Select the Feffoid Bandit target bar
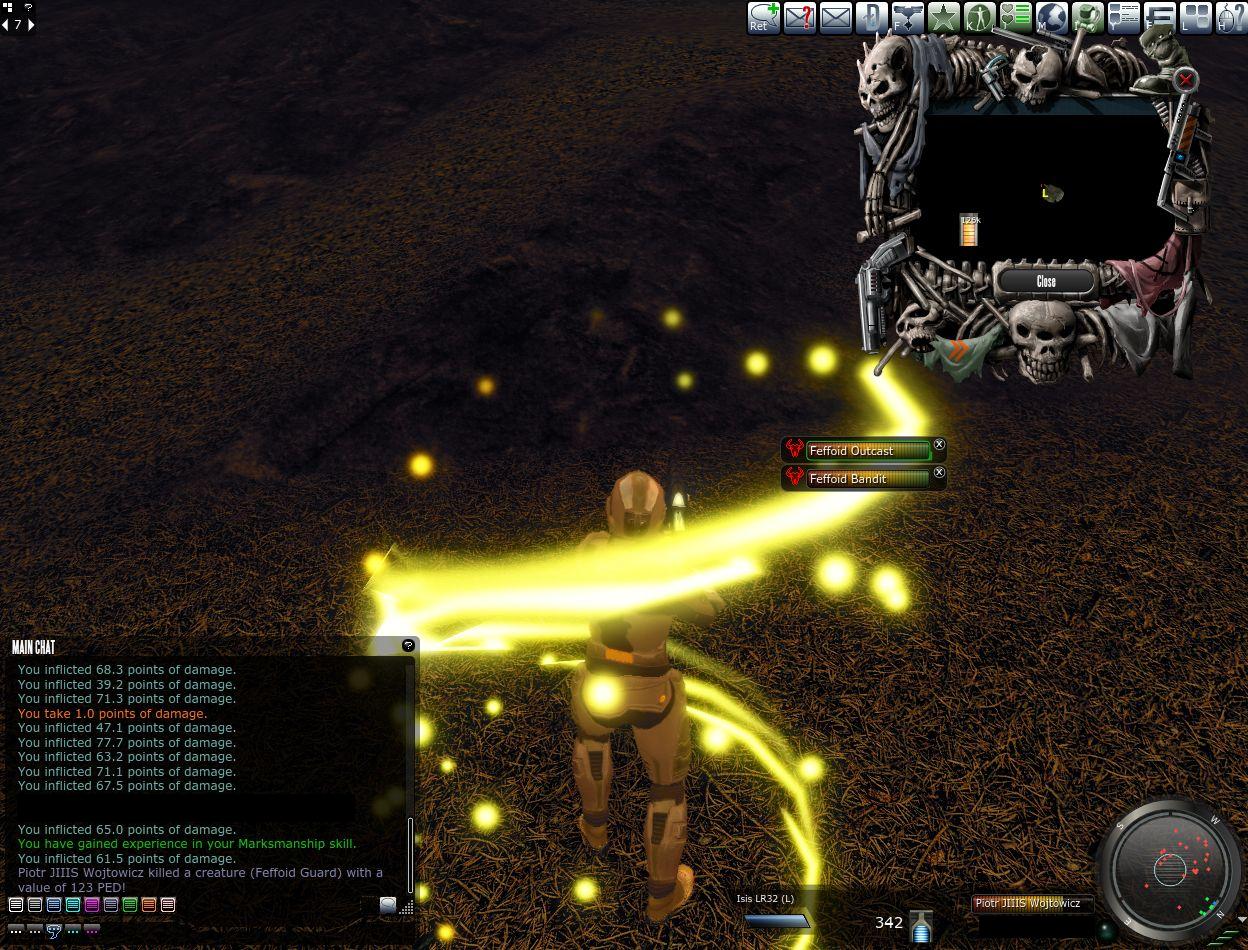1248x950 pixels. [x=867, y=479]
